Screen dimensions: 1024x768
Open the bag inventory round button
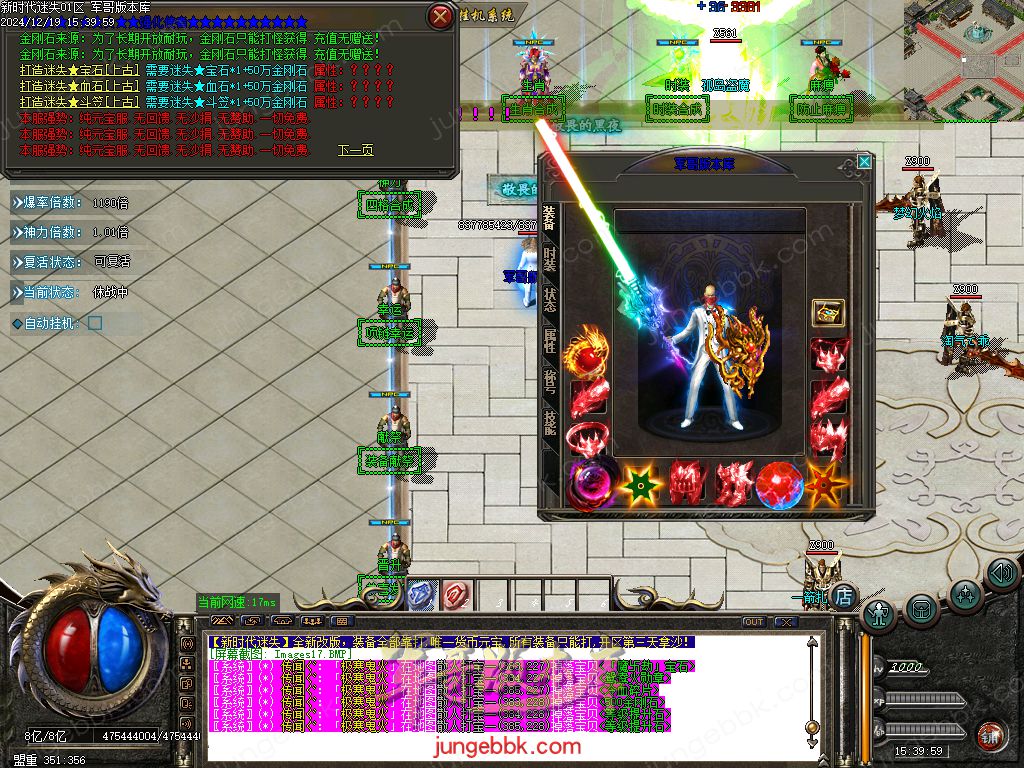[921, 608]
